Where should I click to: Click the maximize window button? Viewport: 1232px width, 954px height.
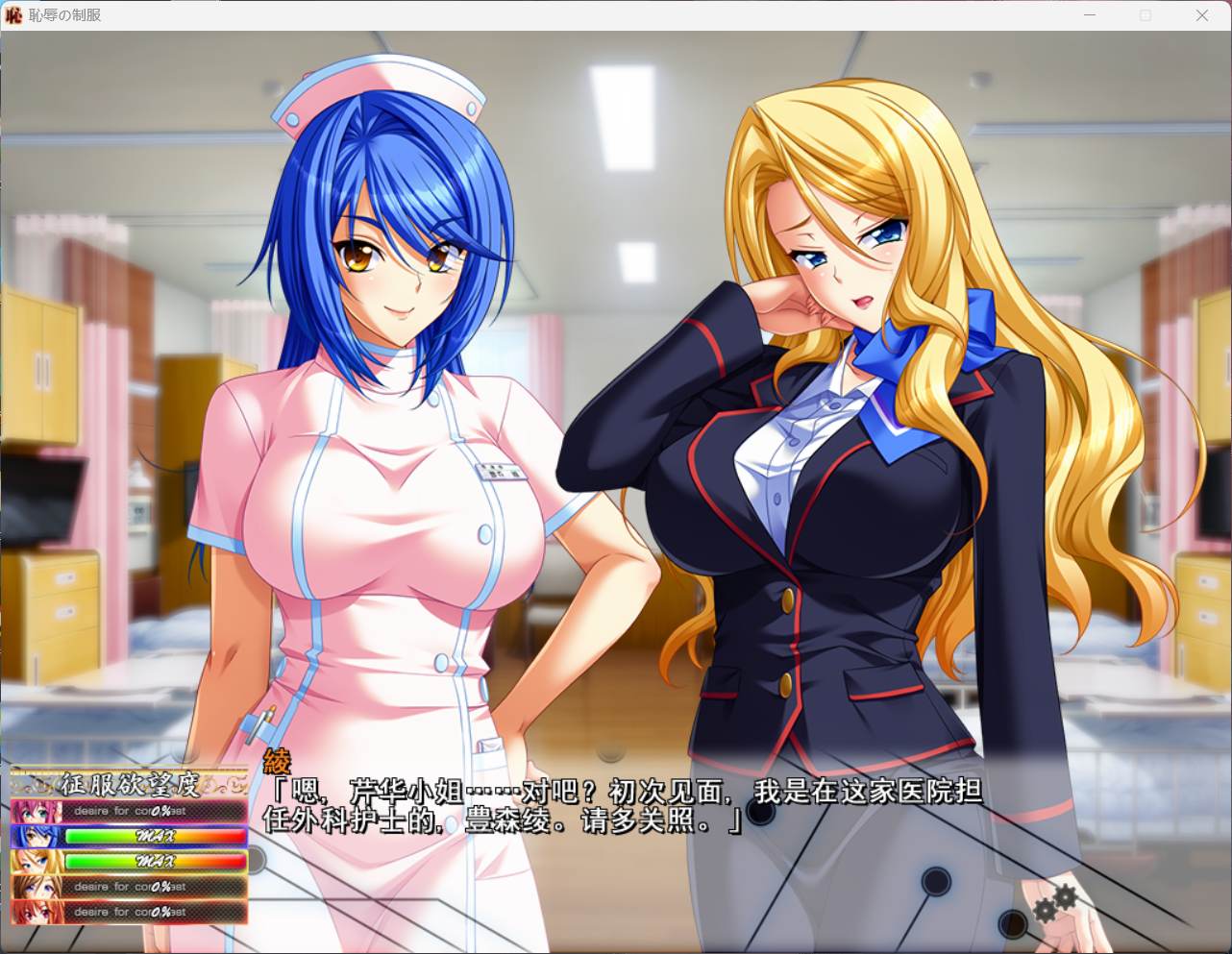click(1145, 14)
